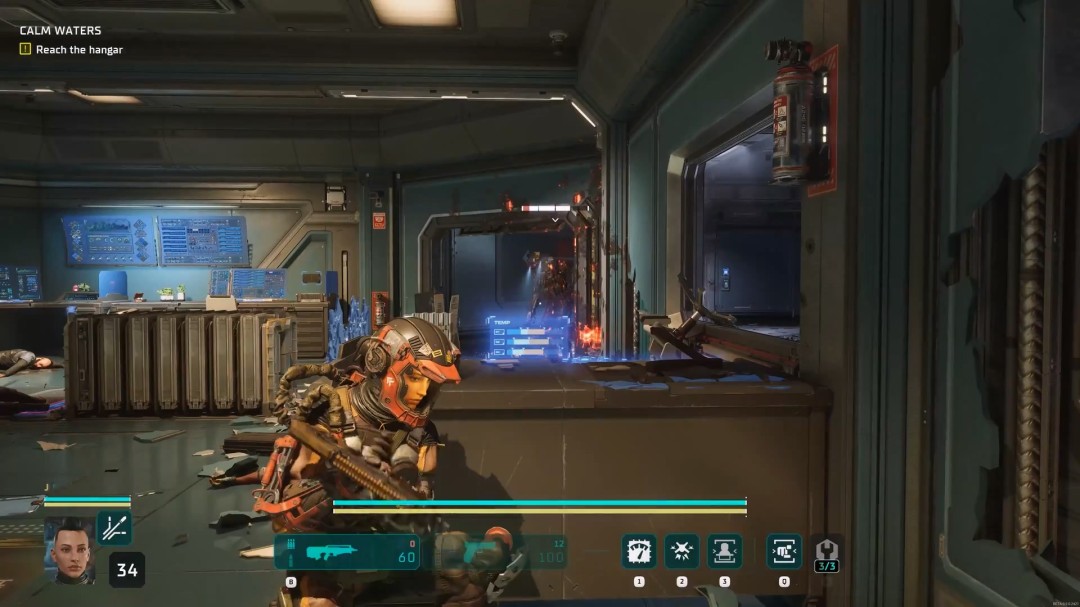1080x607 pixels.
Task: Select the "Reach the hangar" objective tracker
Action: click(x=78, y=49)
